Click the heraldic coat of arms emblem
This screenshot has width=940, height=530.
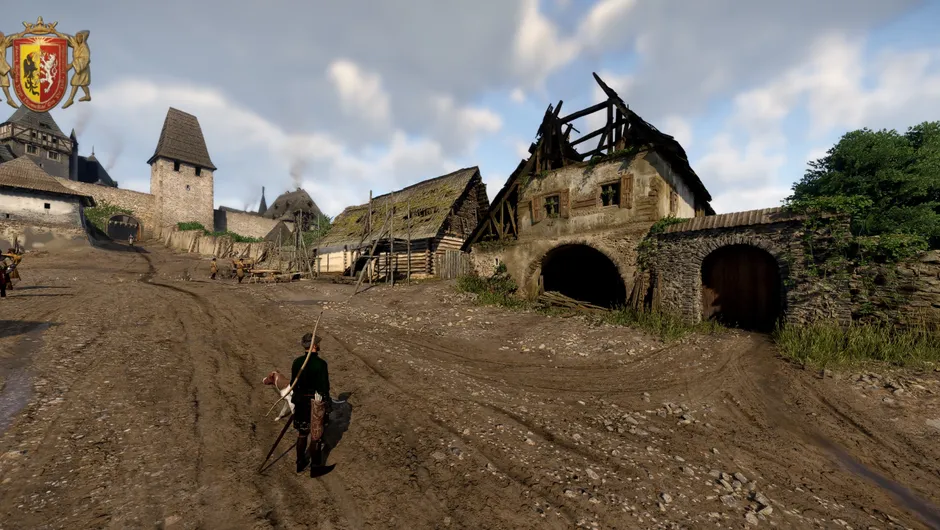coord(42,66)
